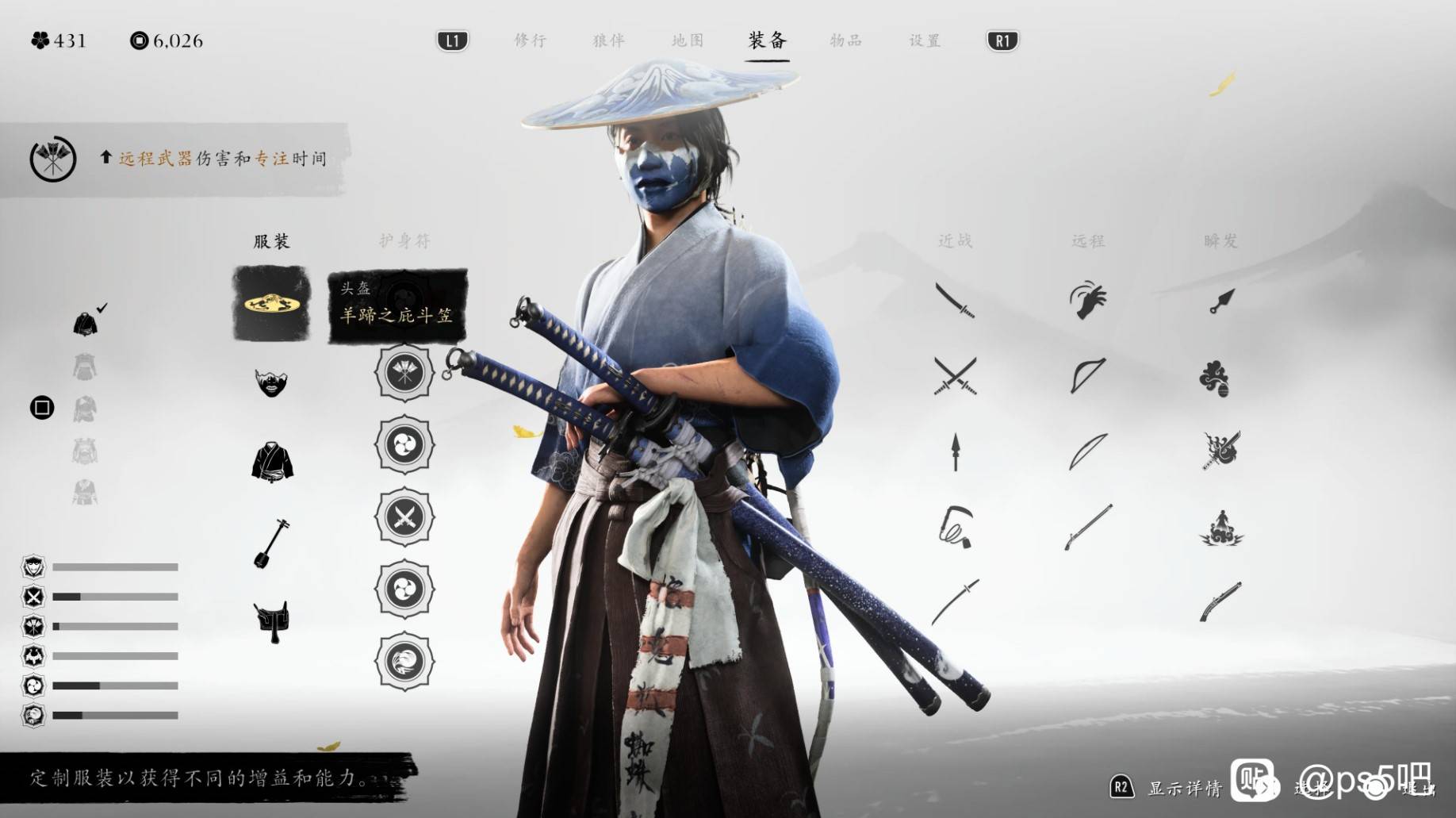Select the kimono armor slot

272,463
